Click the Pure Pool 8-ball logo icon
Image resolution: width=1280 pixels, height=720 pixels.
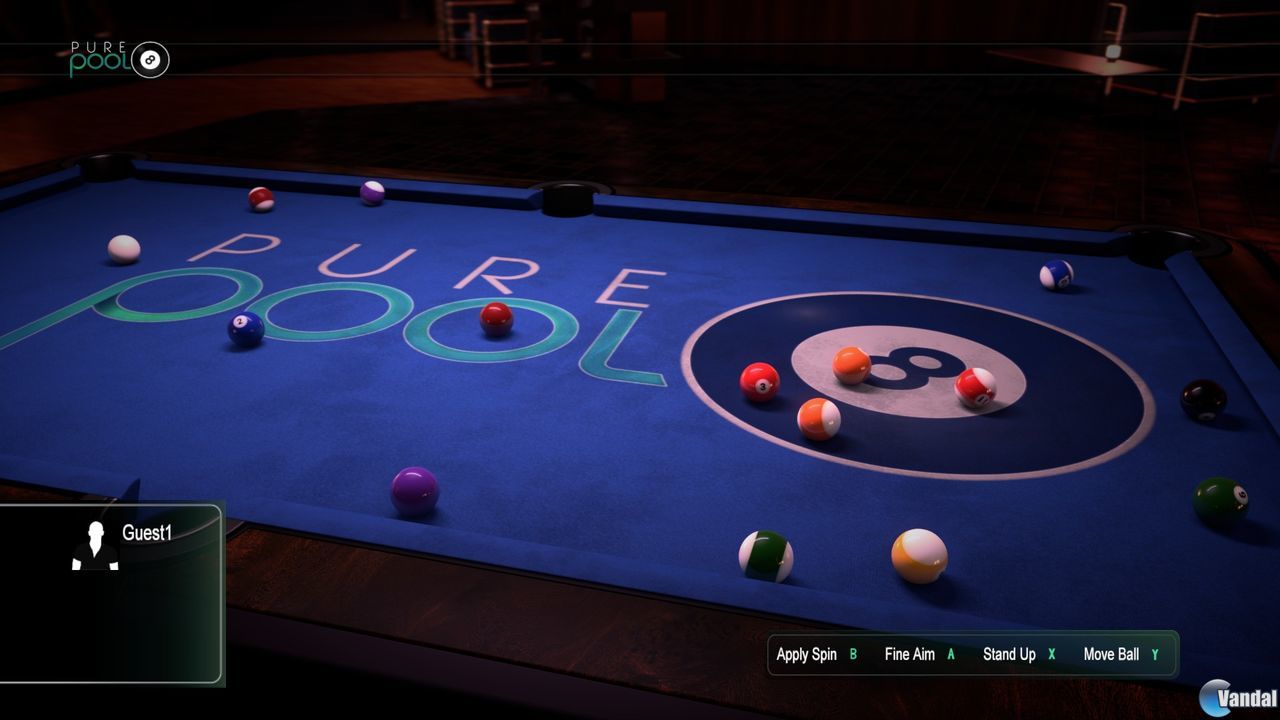(x=153, y=59)
